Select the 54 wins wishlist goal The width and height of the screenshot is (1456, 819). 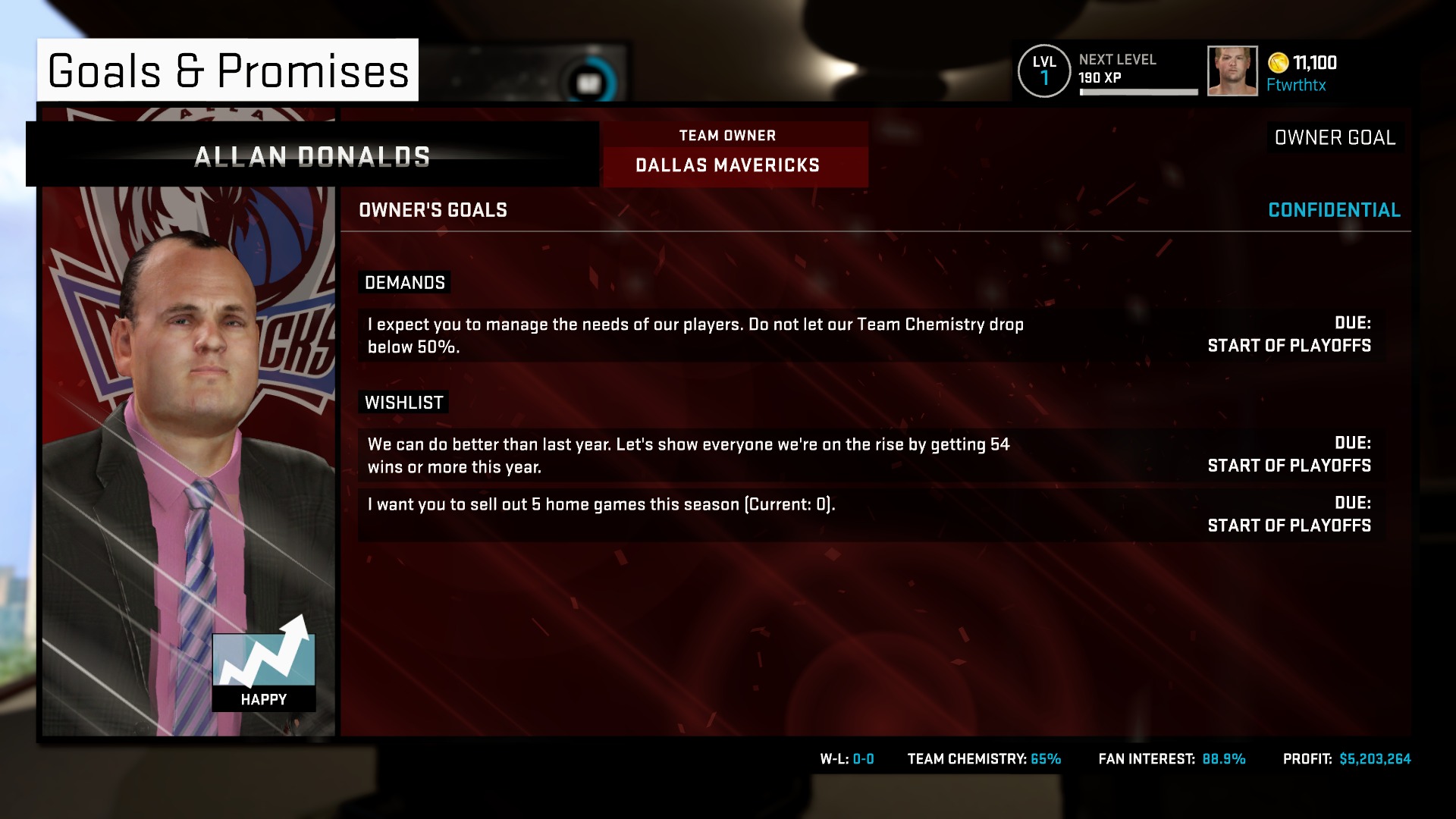coord(871,455)
